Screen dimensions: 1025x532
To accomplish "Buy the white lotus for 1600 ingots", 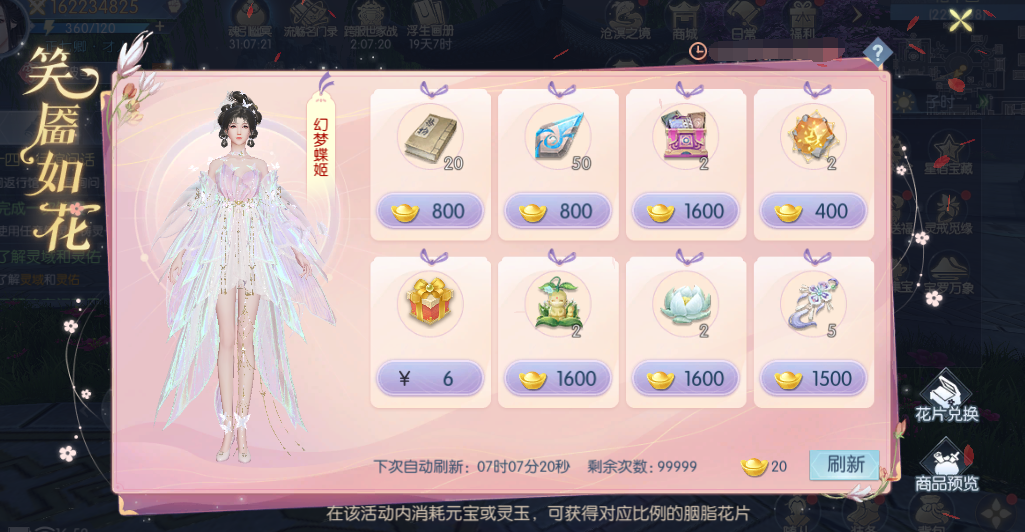I will click(686, 379).
